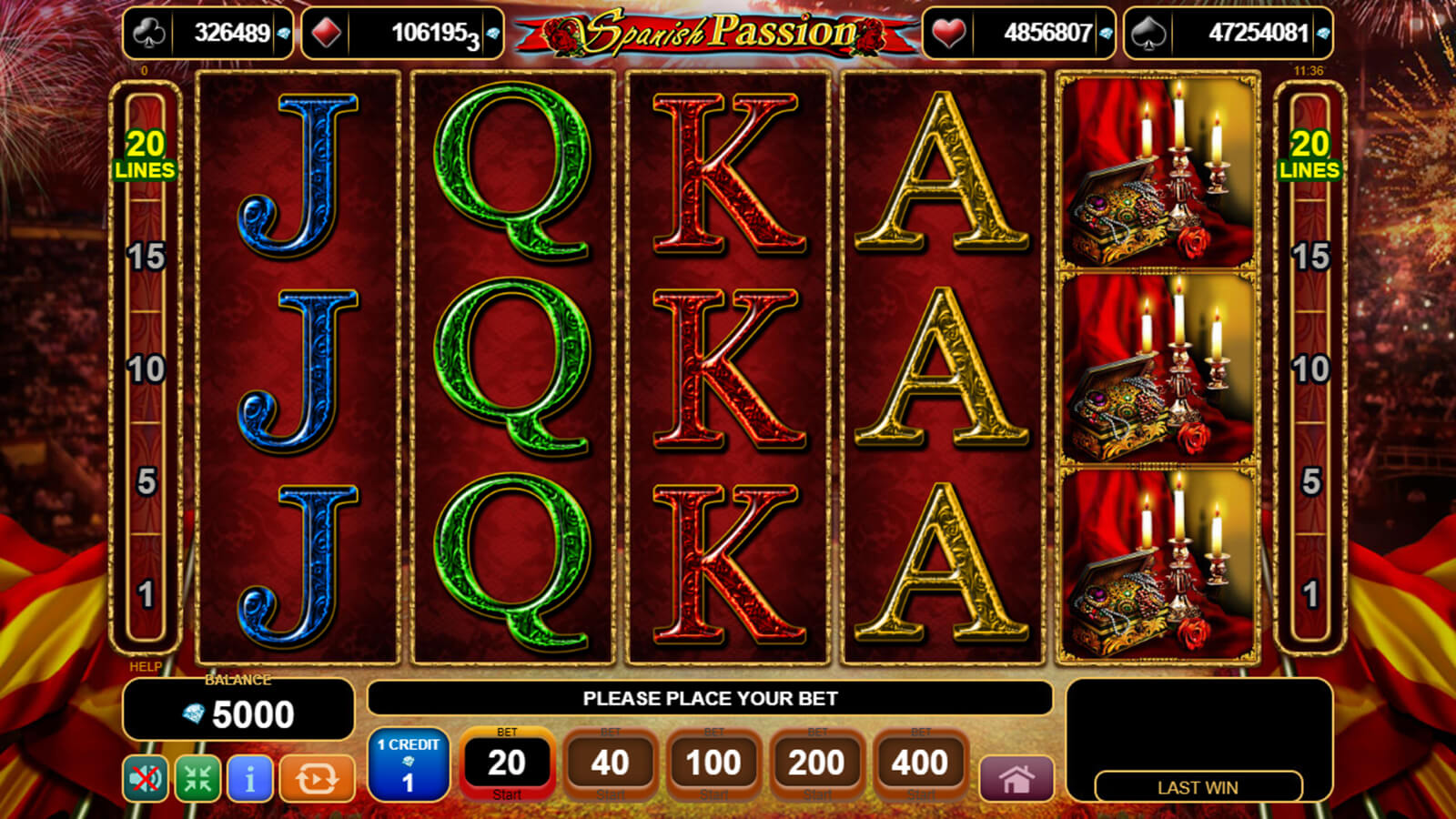Place a 200 bet
Screen dimensions: 1456x819
pos(816,763)
